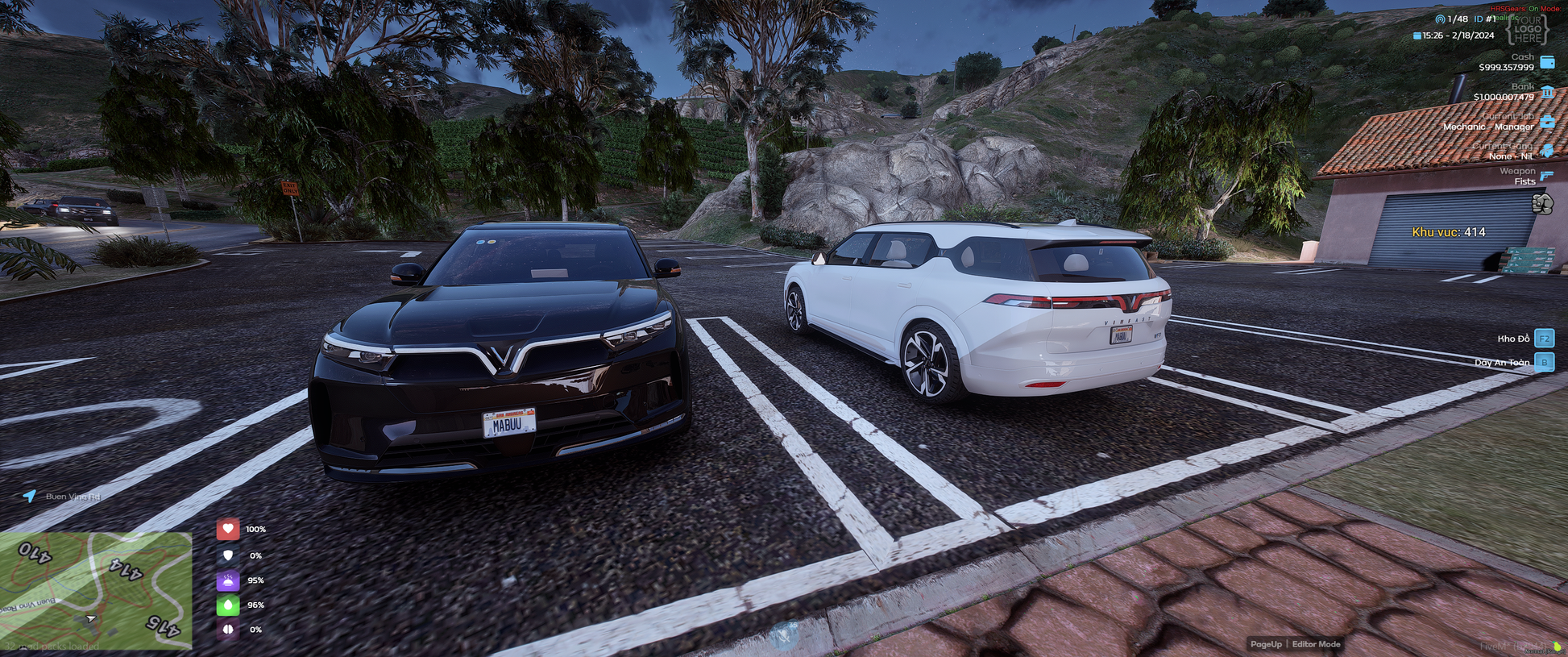Click the 'Your Logo Here' server logo
1568x657 pixels.
pyautogui.click(x=1527, y=30)
